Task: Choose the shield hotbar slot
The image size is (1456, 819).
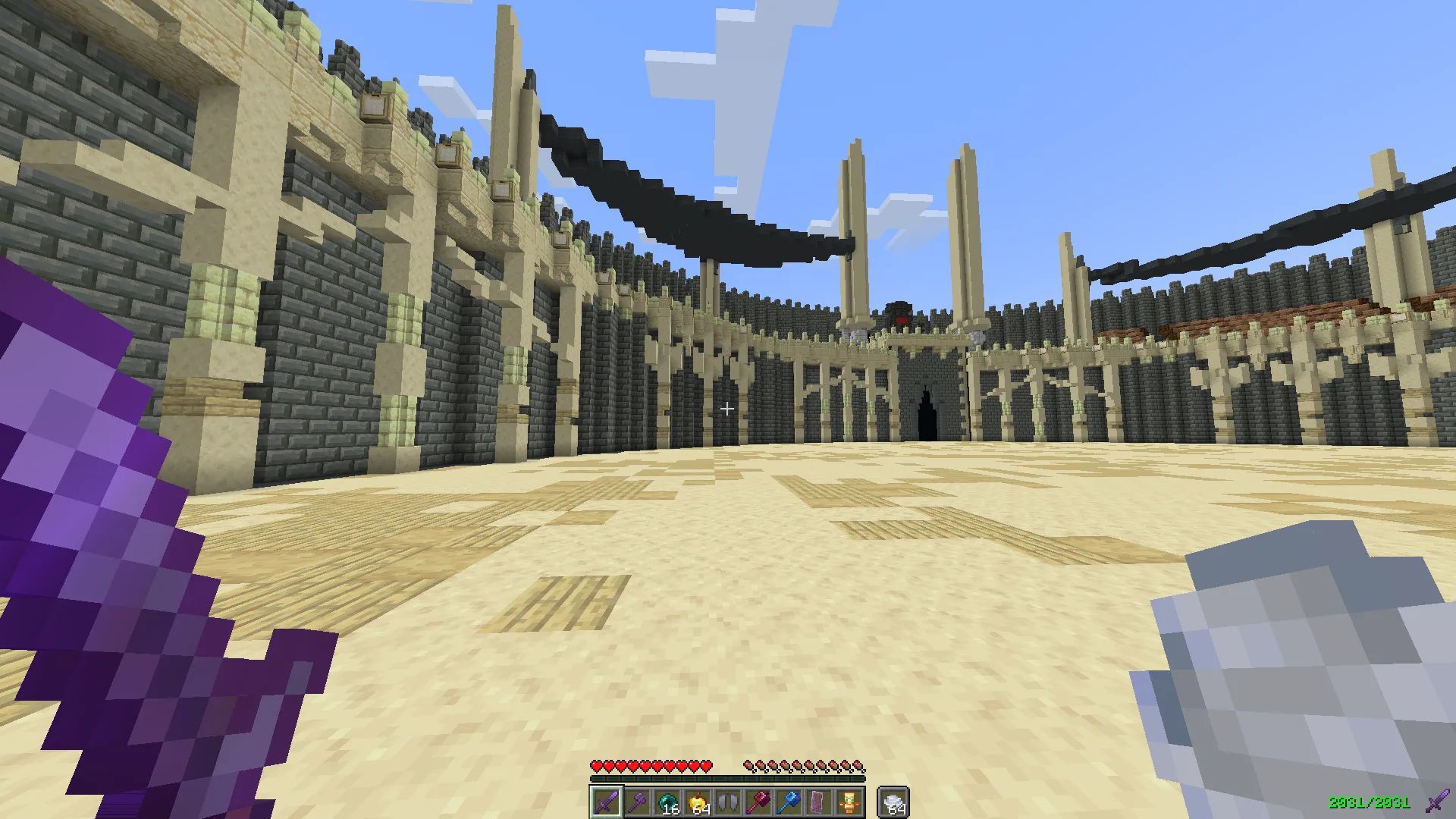Action: coord(819,802)
